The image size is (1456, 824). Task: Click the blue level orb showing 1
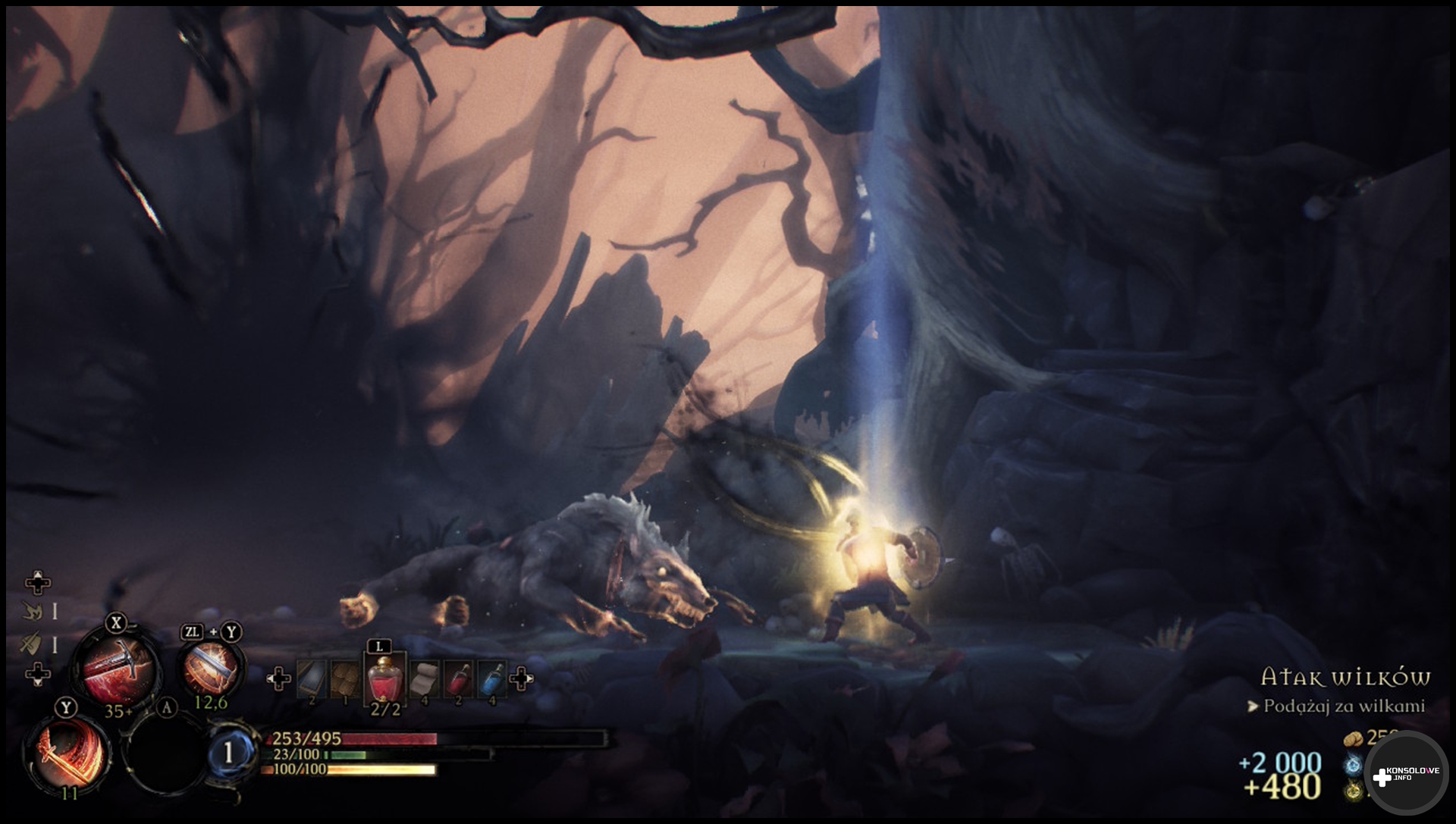228,753
